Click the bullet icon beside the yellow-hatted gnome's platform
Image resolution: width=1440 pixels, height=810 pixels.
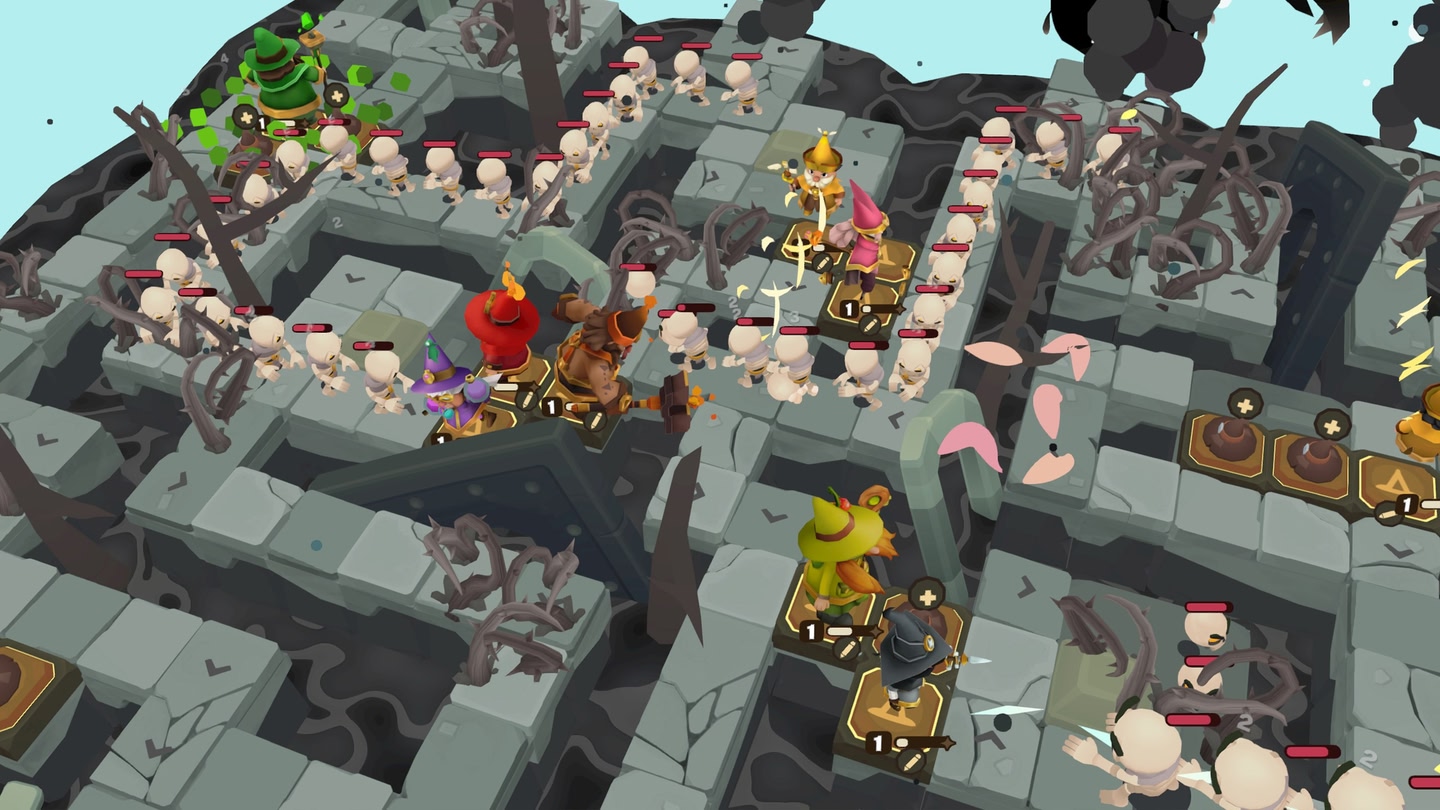[x=820, y=262]
